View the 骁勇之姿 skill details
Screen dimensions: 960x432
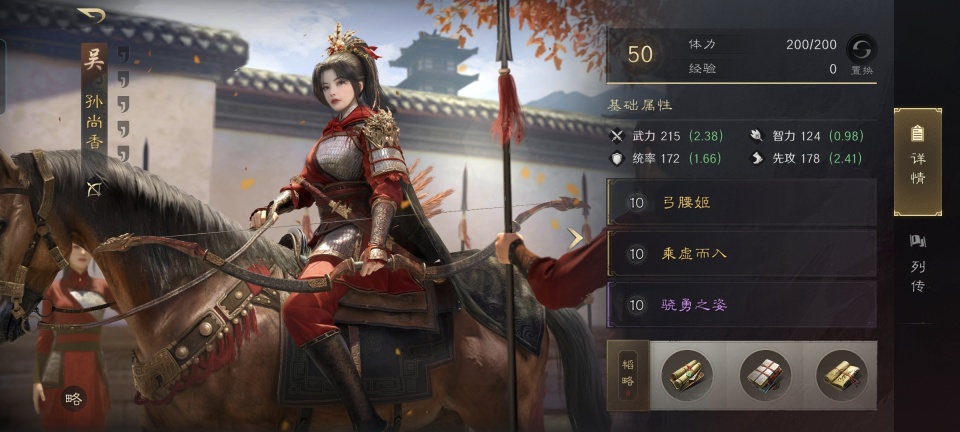pyautogui.click(x=741, y=304)
